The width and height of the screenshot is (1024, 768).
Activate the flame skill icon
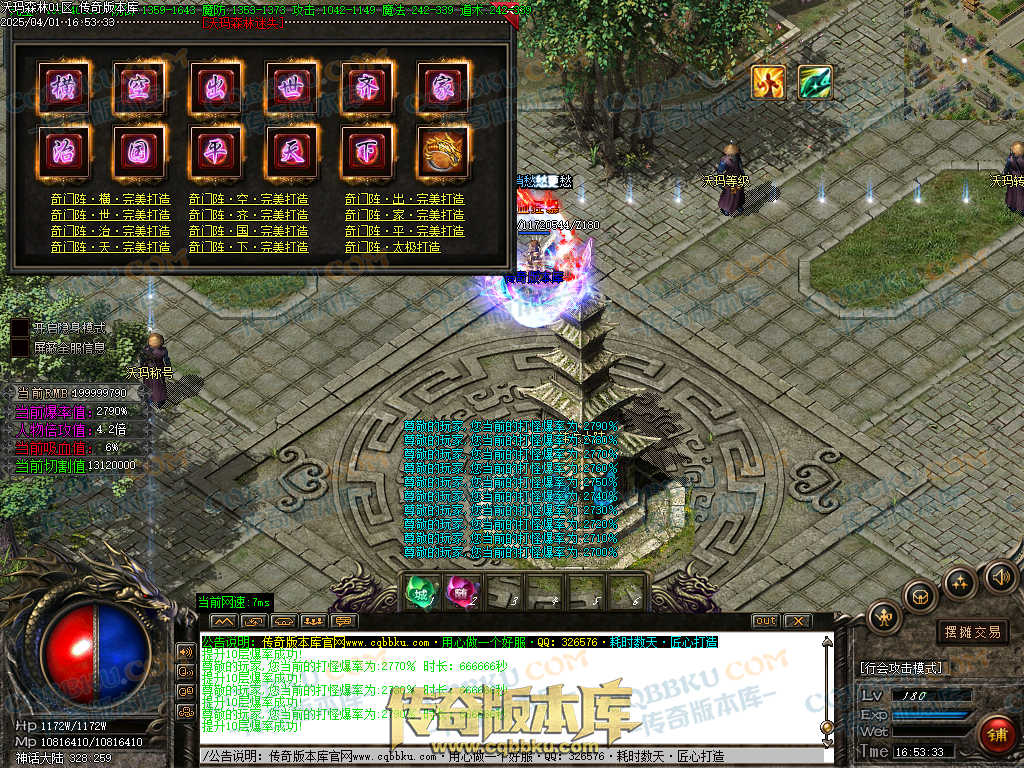(768, 82)
